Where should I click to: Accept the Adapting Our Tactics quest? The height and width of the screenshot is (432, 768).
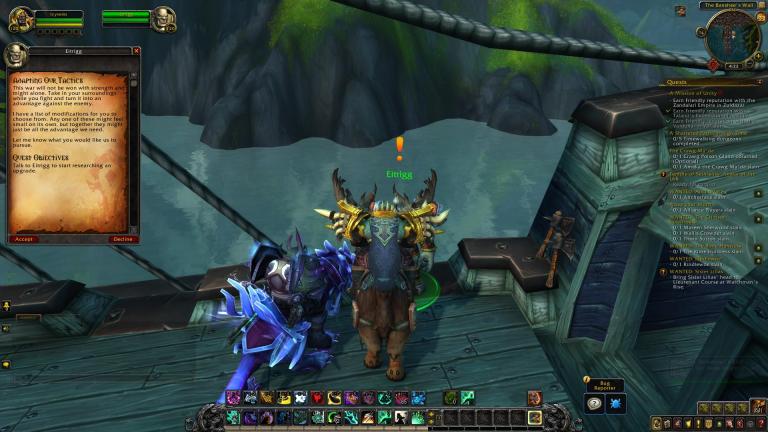[x=24, y=239]
